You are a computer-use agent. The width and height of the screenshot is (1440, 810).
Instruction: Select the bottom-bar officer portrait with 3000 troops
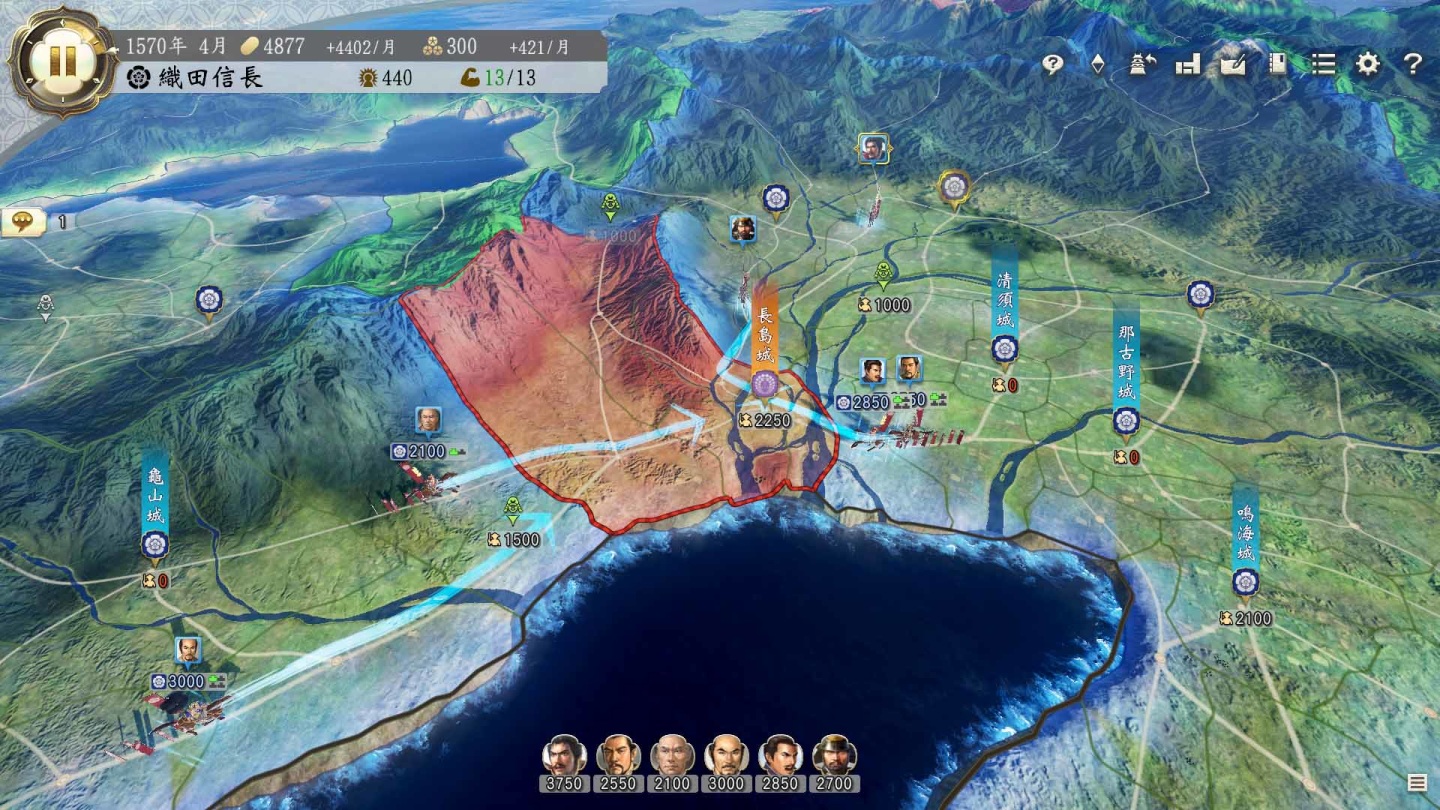[726, 756]
